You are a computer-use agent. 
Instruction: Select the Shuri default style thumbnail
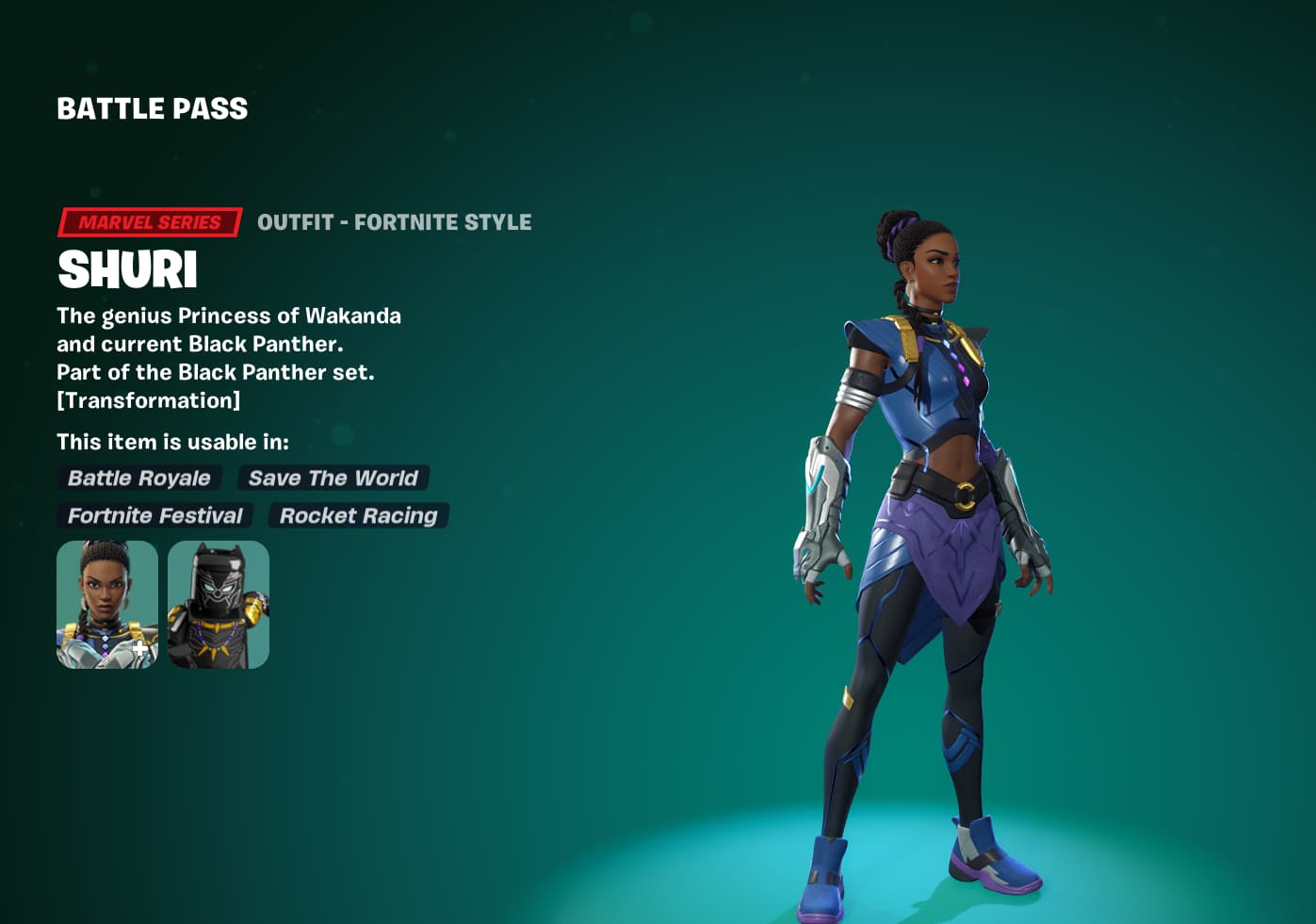tap(106, 604)
